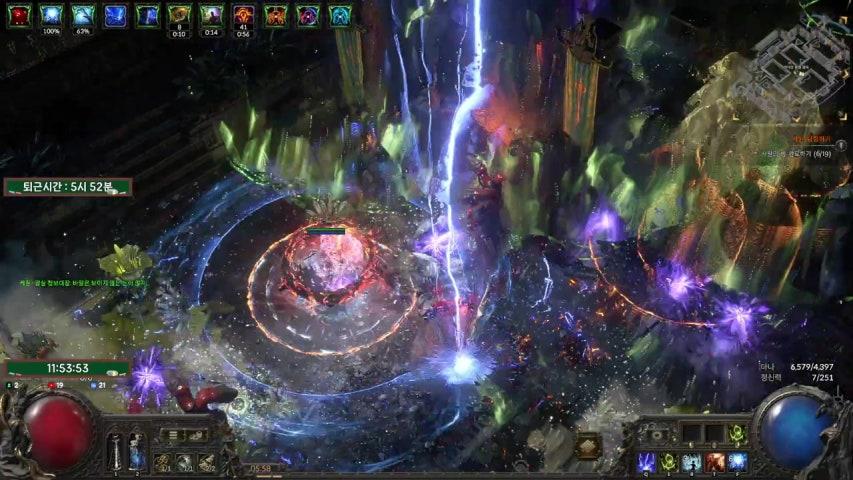The image size is (853, 480).
Task: Trigger the glowing blue orb skill
Action: (x=737, y=461)
